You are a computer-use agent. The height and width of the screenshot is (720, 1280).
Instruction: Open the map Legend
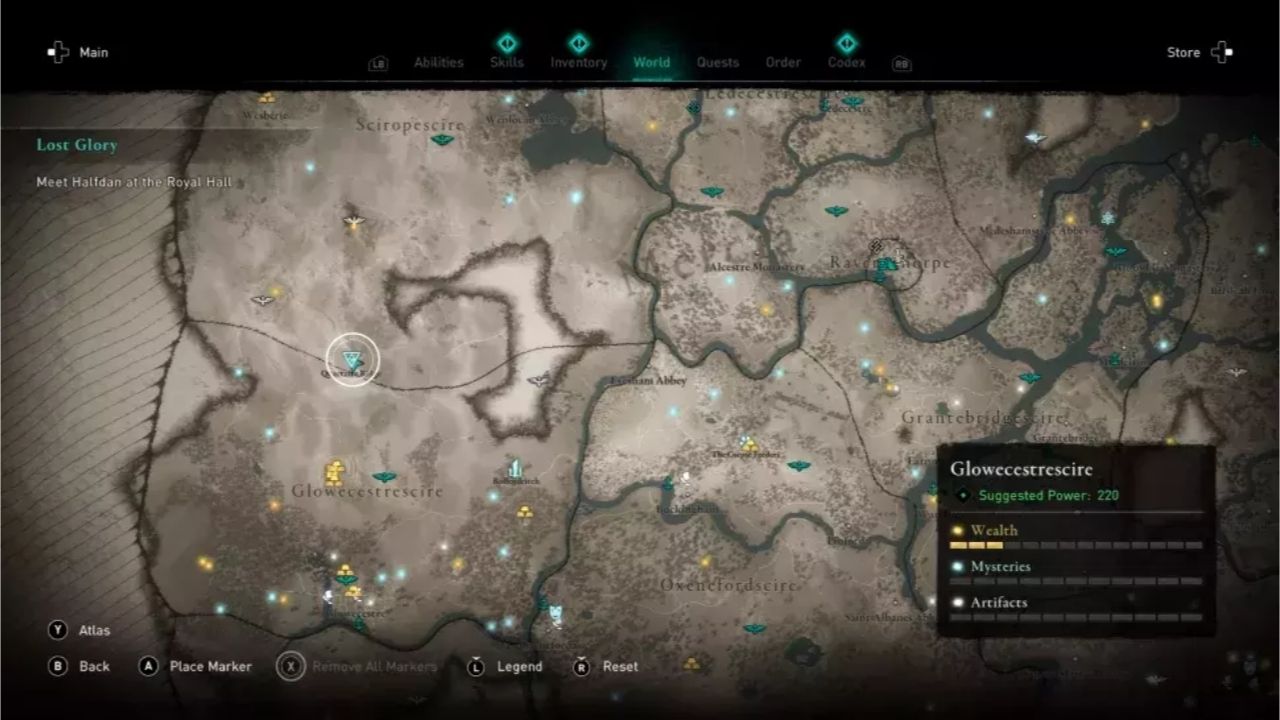522,666
